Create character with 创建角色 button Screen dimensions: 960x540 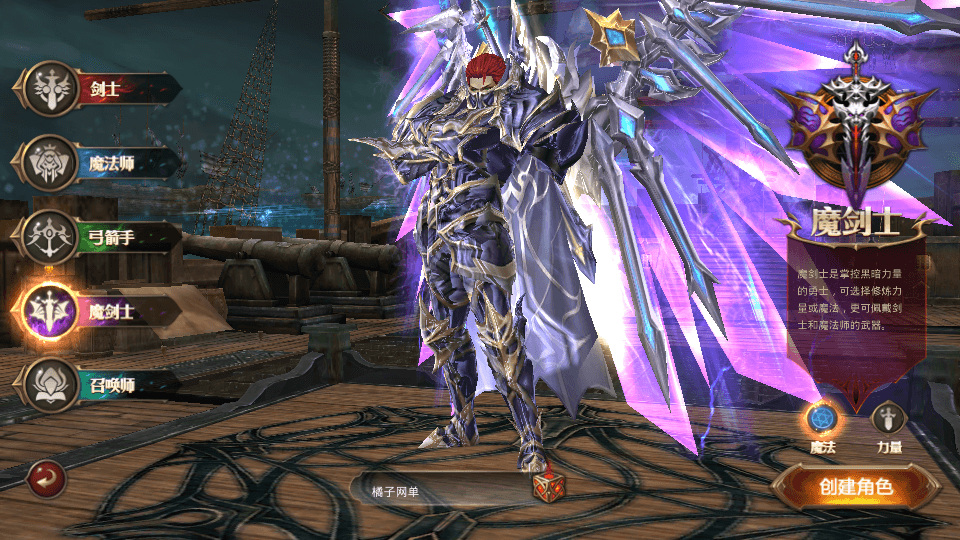[855, 488]
